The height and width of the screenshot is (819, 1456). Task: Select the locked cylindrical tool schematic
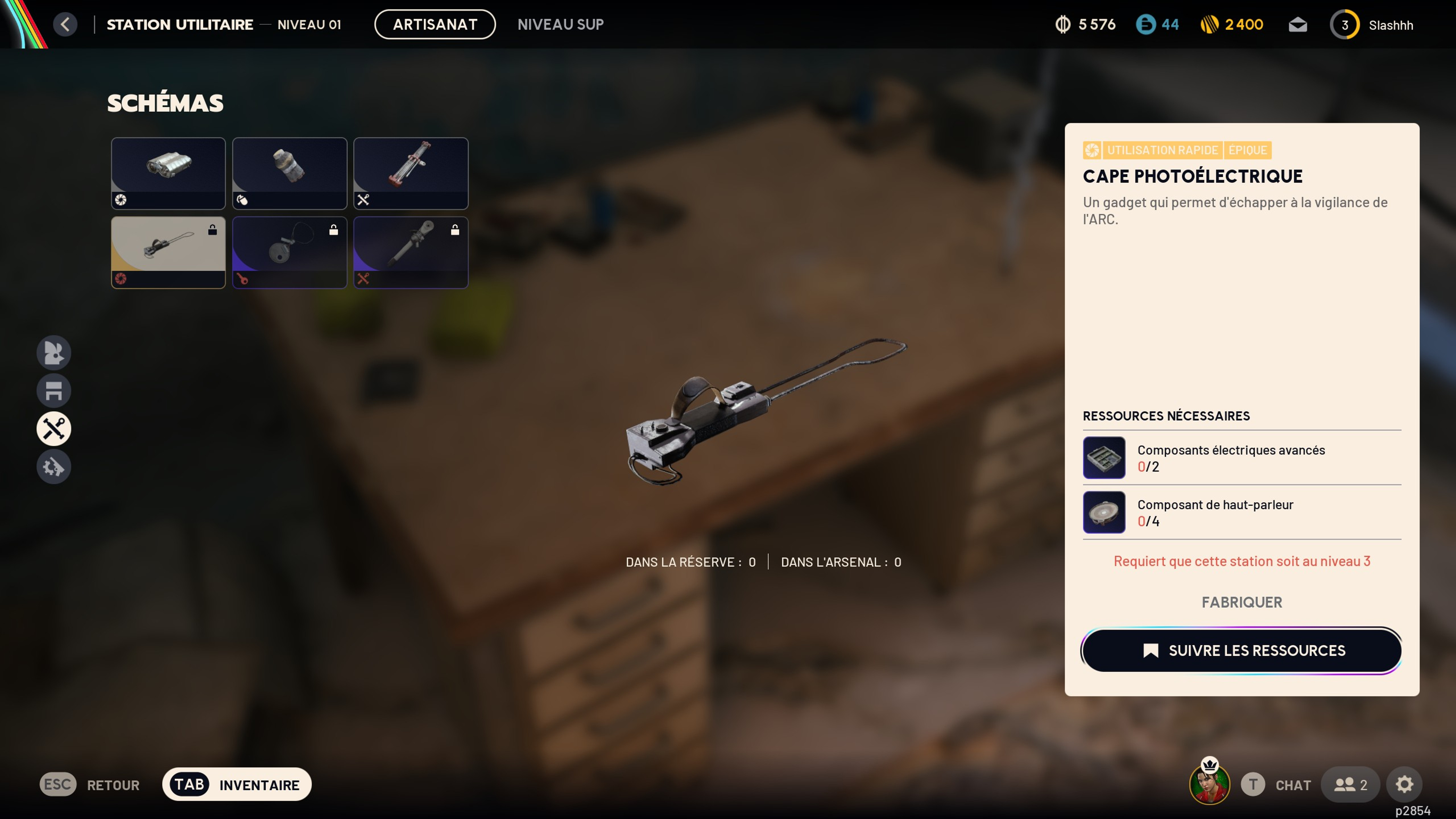[410, 252]
